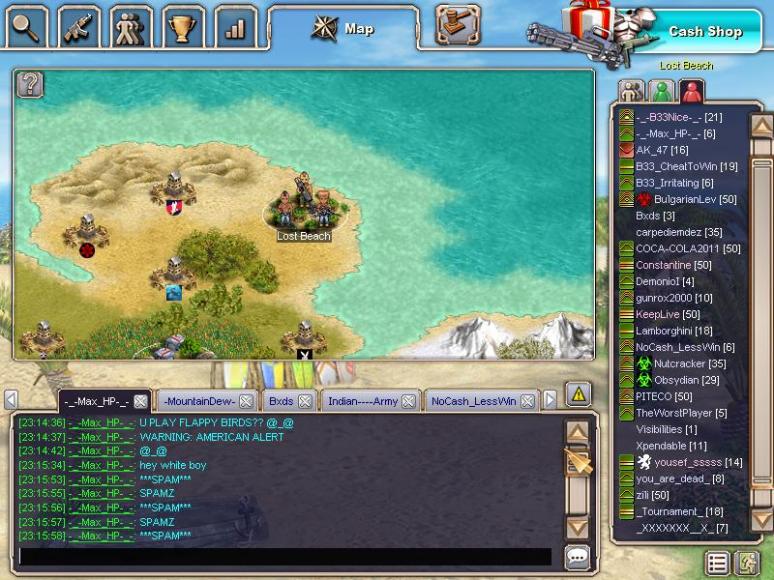Open the magnifying glass search tab
This screenshot has width=774, height=580.
click(27, 26)
